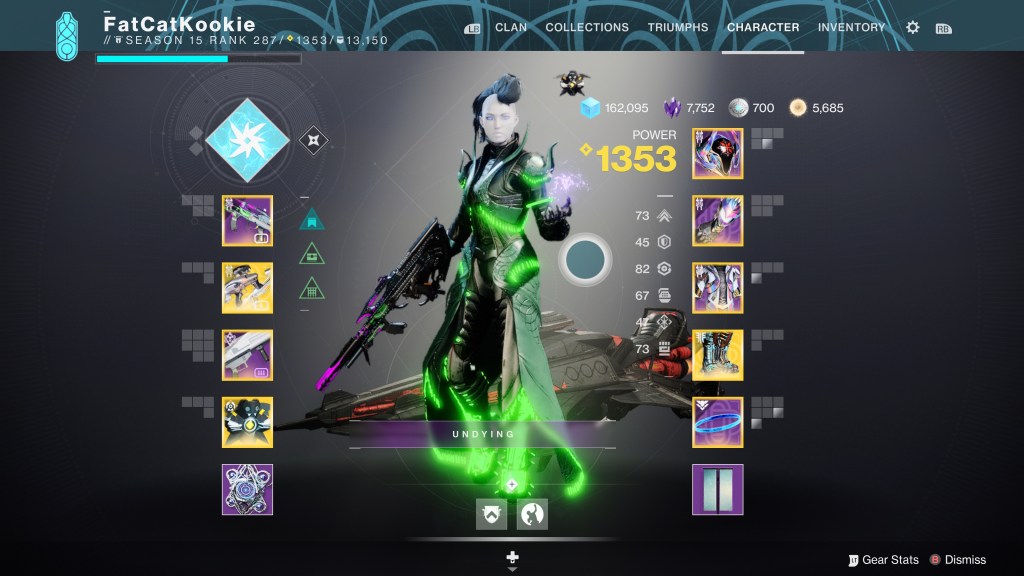Open the Clan tab
1024x576 pixels.
[510, 27]
